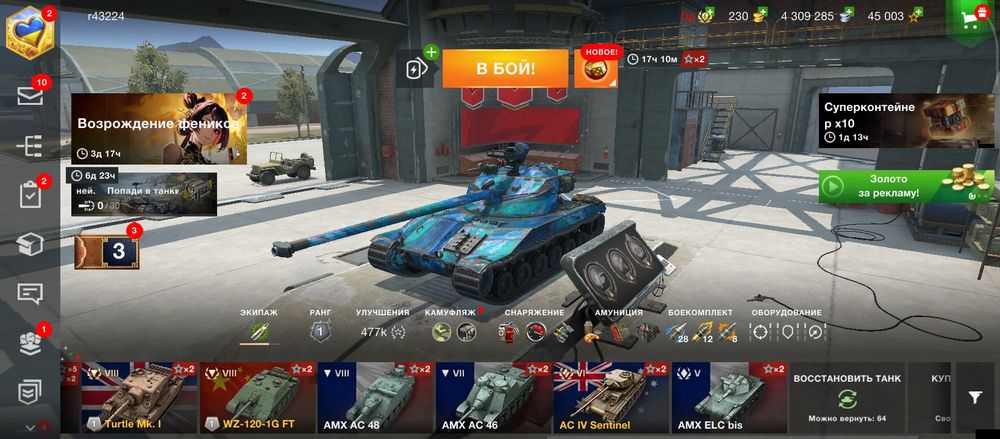Open the Восстановить танк panel
Viewport: 1000px width, 439px height.
pos(846,397)
